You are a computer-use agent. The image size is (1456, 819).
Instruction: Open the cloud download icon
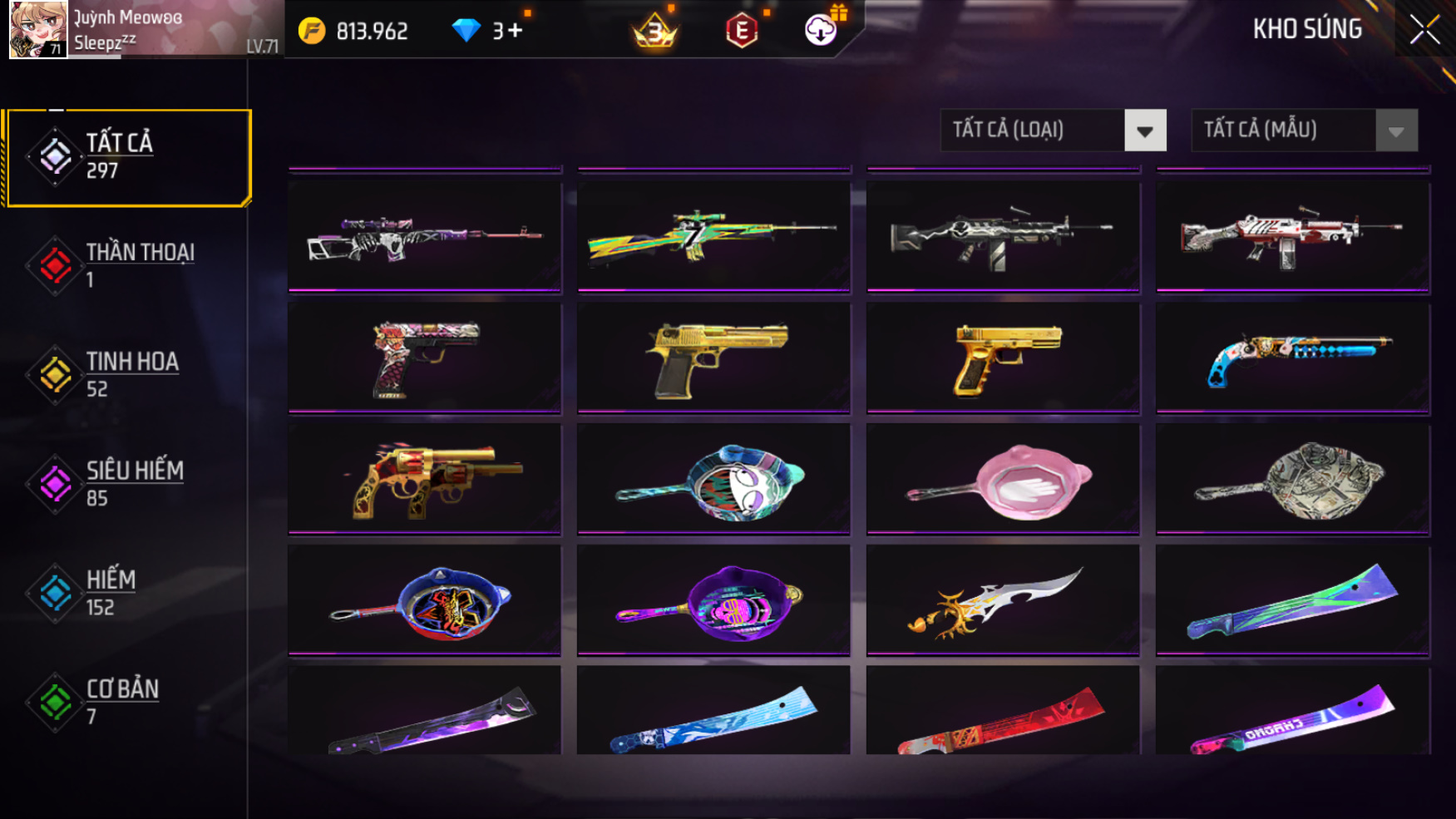coord(821,31)
